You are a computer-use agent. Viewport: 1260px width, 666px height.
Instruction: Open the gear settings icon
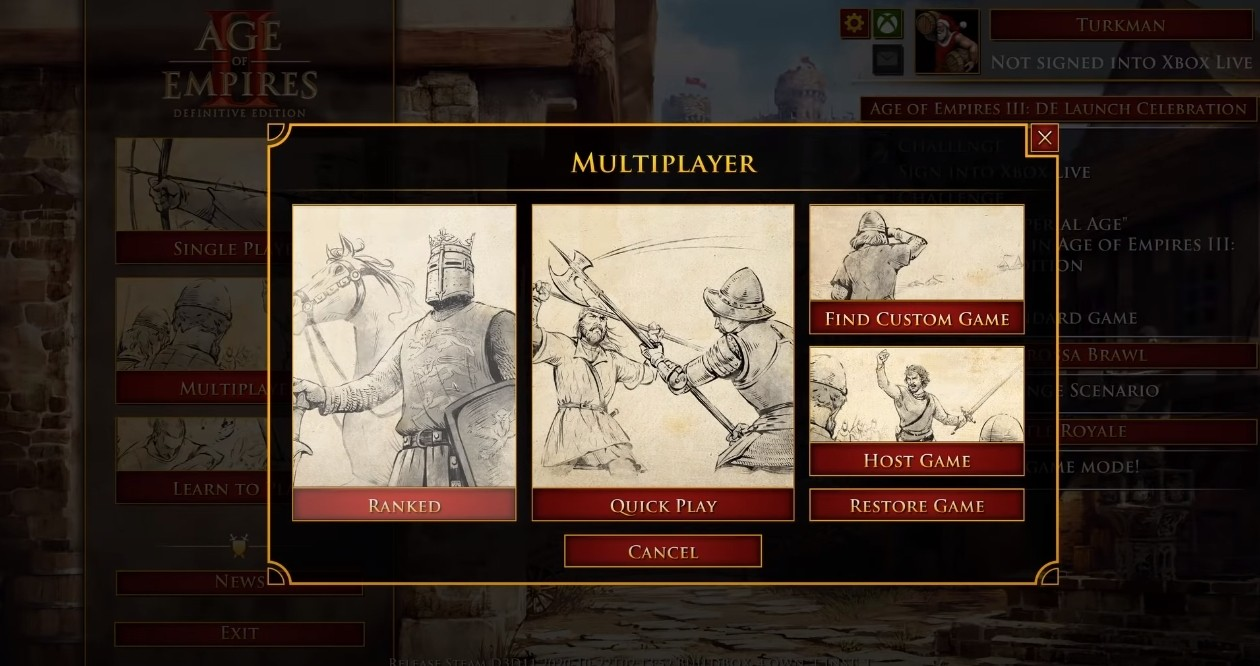(855, 24)
